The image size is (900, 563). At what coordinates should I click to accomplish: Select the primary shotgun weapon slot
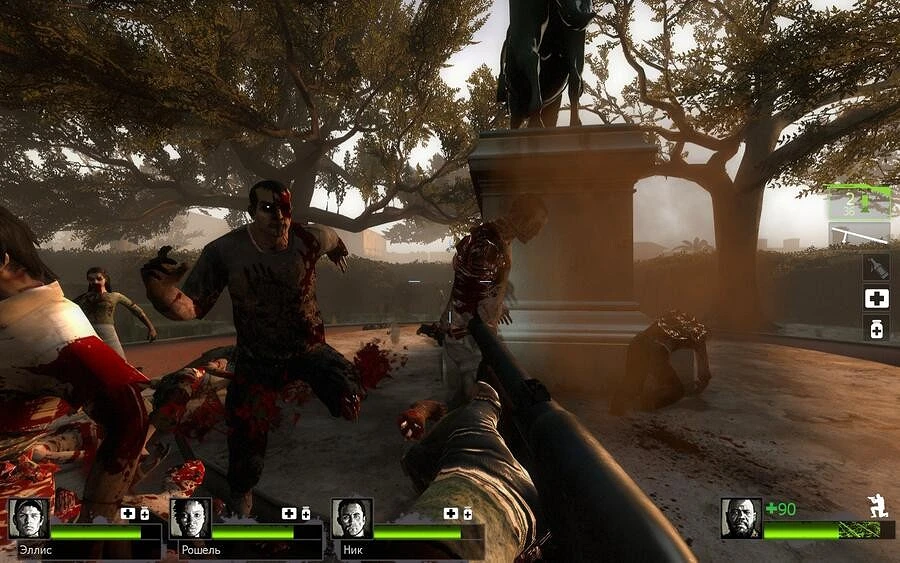click(x=858, y=202)
